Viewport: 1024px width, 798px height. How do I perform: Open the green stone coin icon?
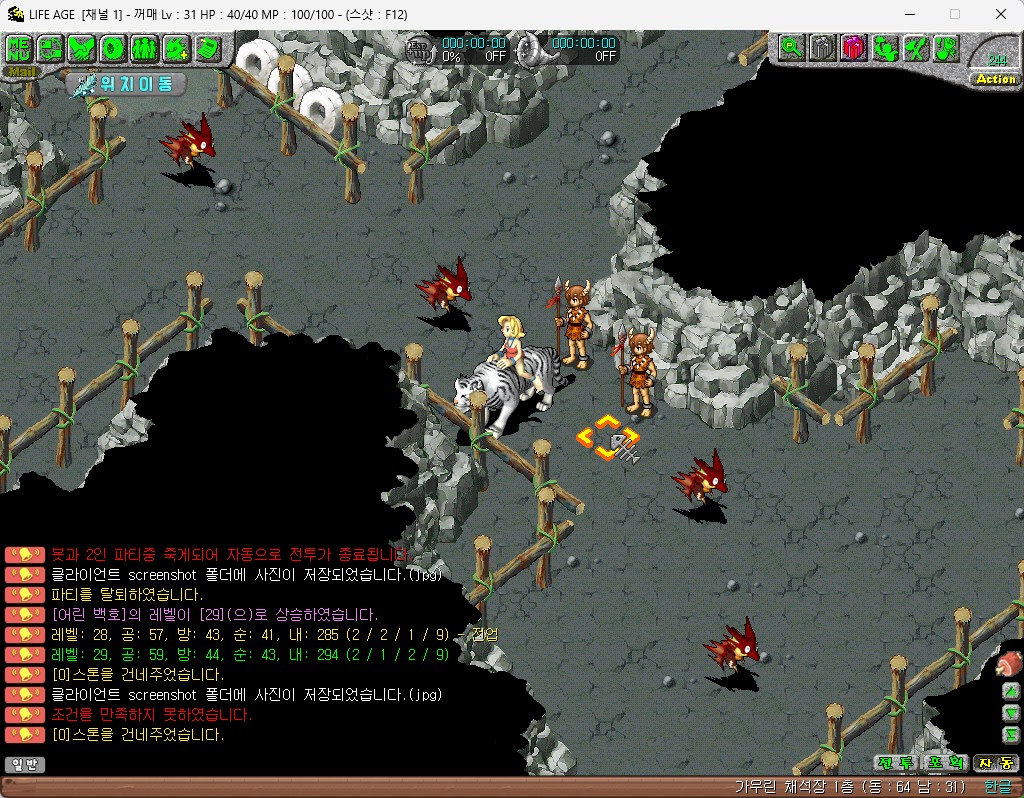[x=113, y=47]
